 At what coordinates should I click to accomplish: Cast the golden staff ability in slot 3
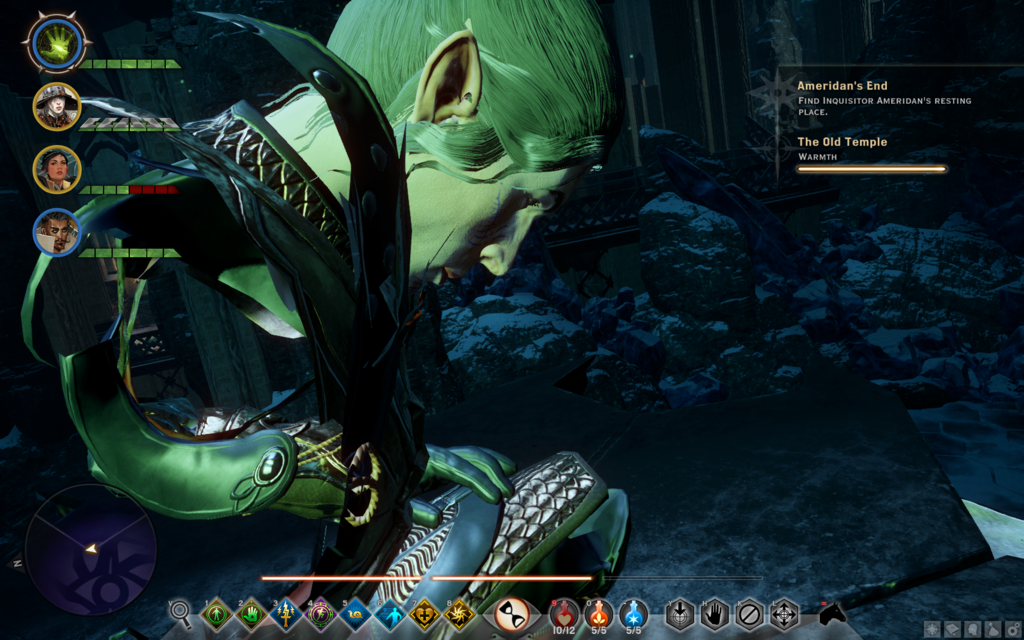coord(286,613)
